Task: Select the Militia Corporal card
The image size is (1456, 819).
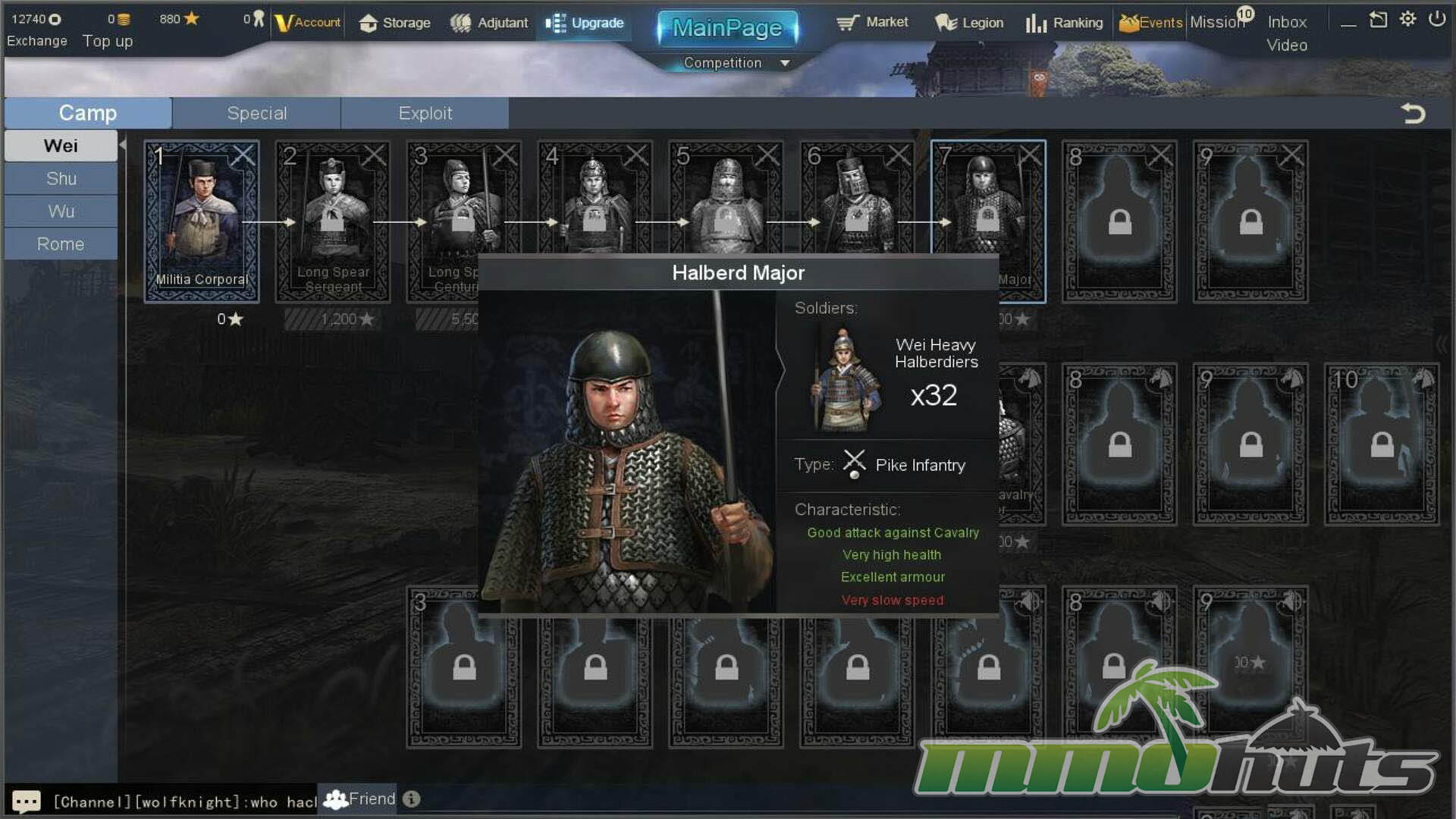Action: click(x=202, y=221)
